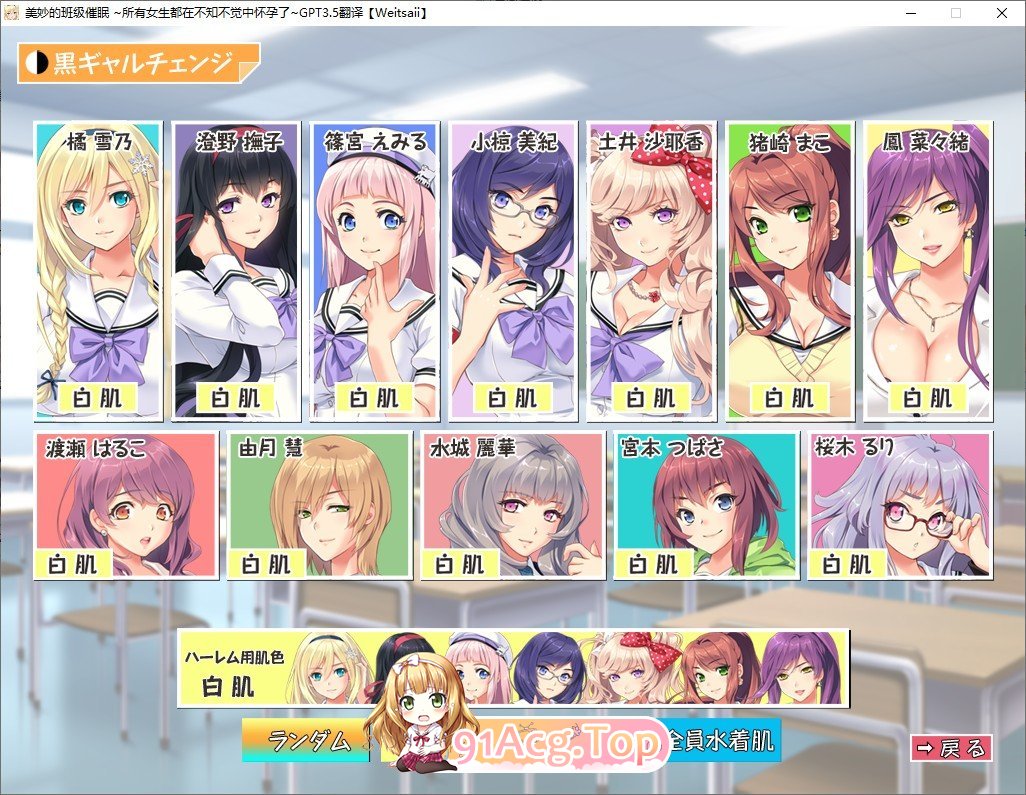Choose the 猪崎 まこ character card
The height and width of the screenshot is (795, 1026).
pyautogui.click(x=790, y=270)
